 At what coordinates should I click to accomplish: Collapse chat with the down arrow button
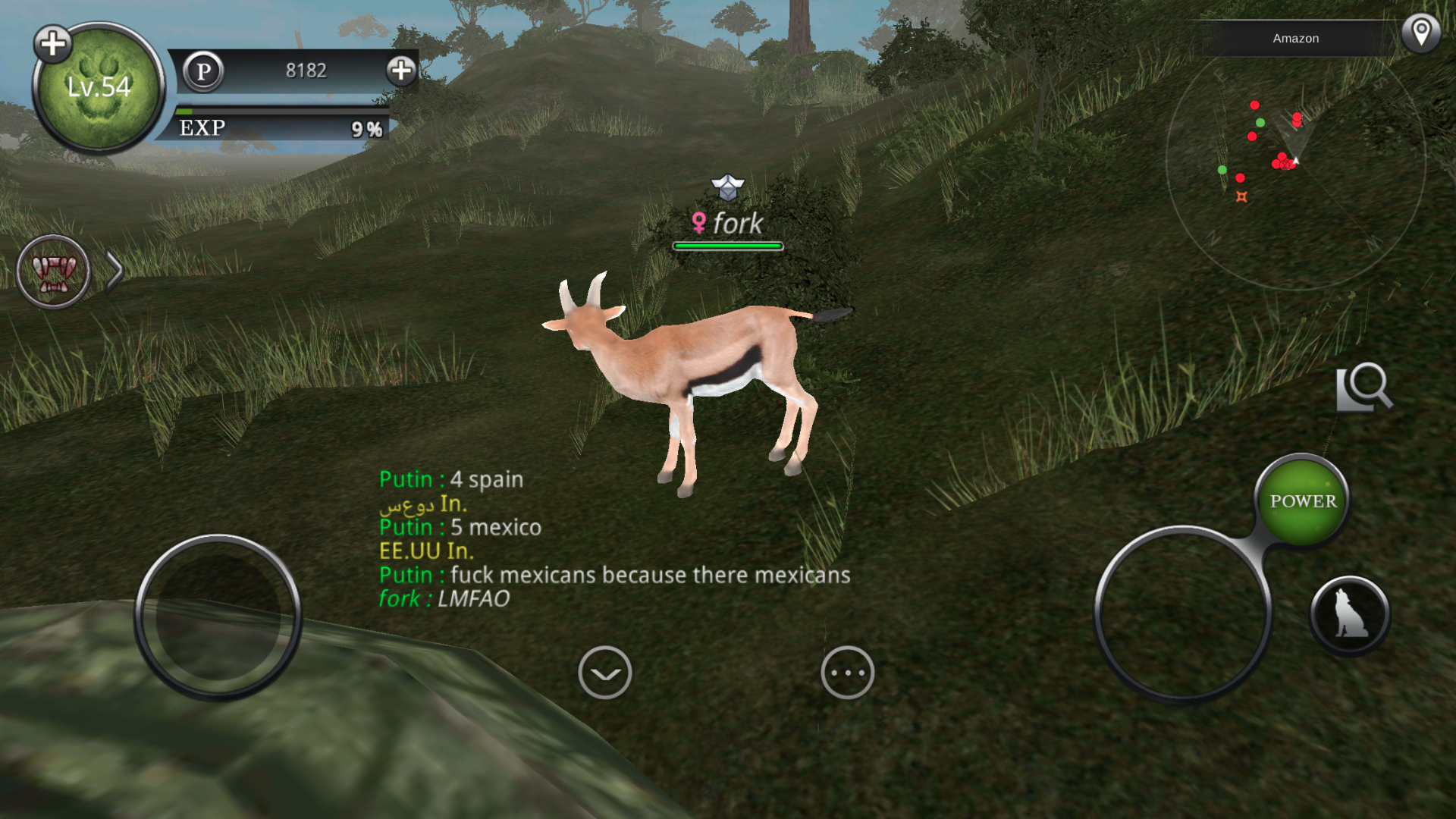click(x=604, y=673)
